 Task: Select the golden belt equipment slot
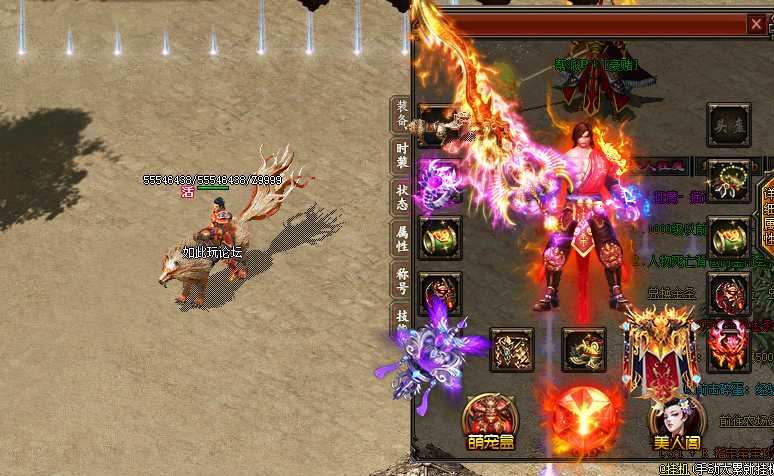(x=512, y=350)
